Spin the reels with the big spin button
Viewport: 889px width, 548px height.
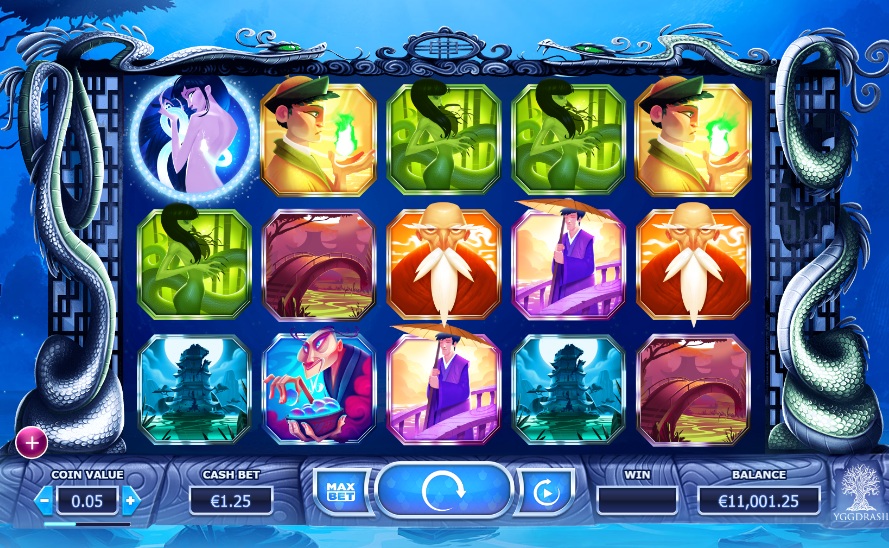444,491
